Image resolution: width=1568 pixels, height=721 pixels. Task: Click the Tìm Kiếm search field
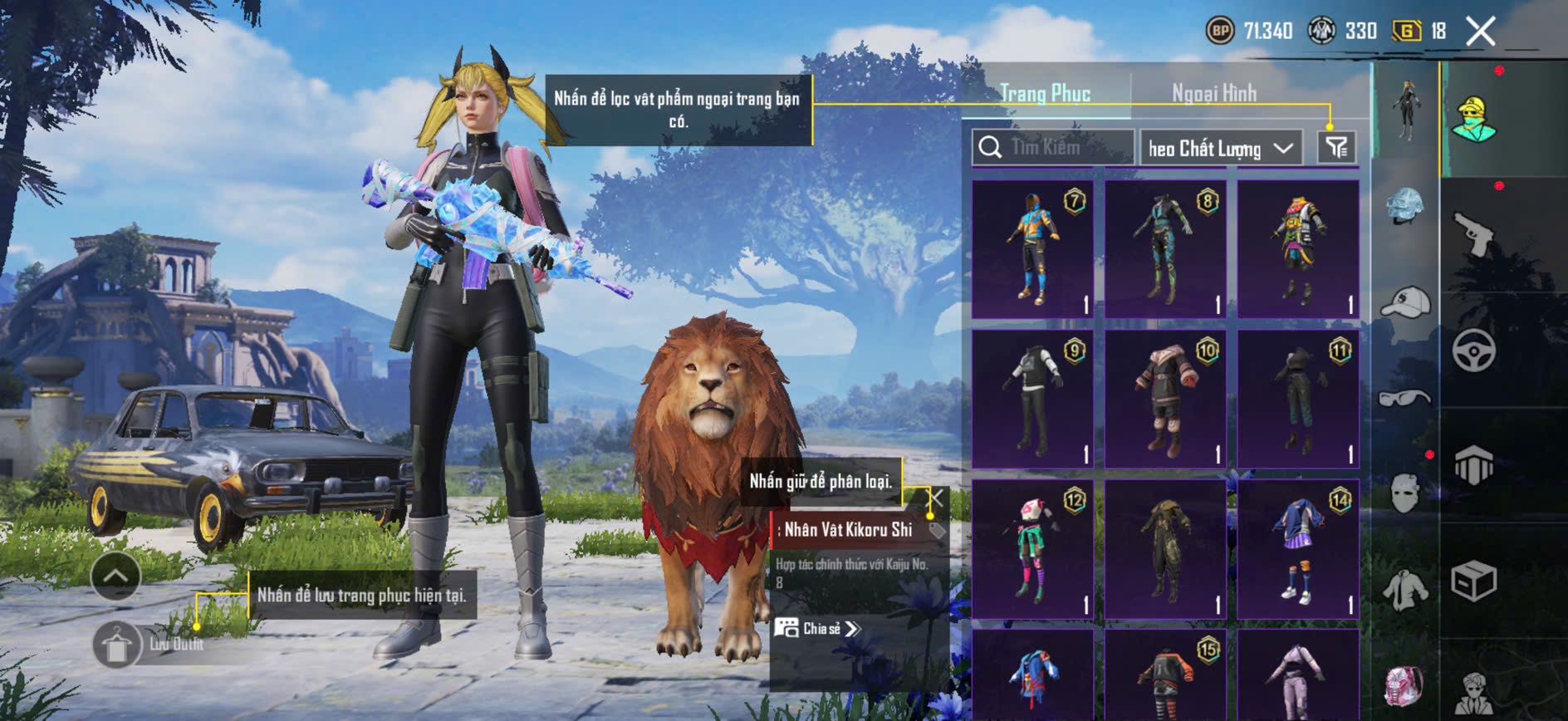click(x=1053, y=148)
